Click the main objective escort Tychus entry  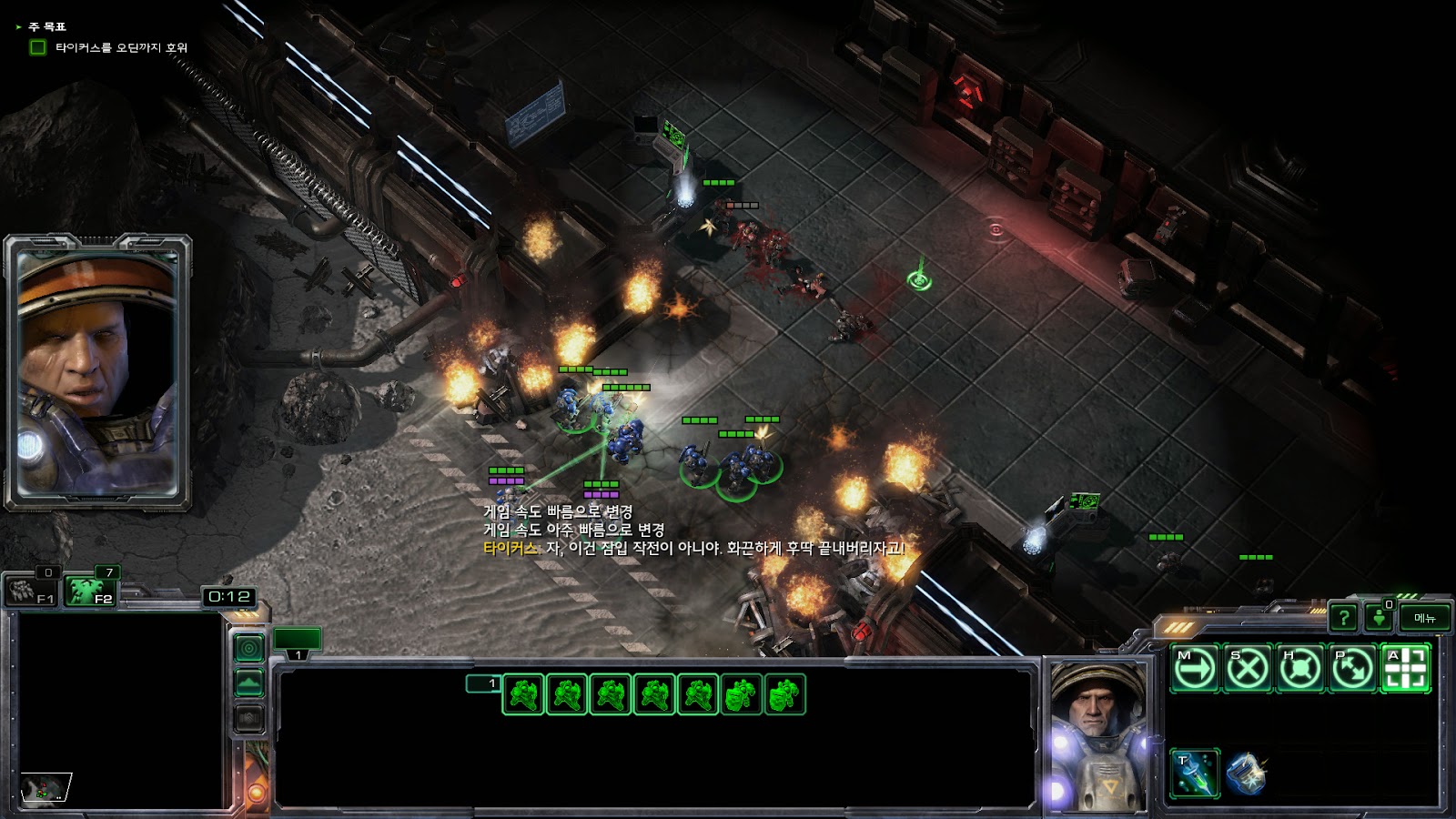[x=121, y=47]
